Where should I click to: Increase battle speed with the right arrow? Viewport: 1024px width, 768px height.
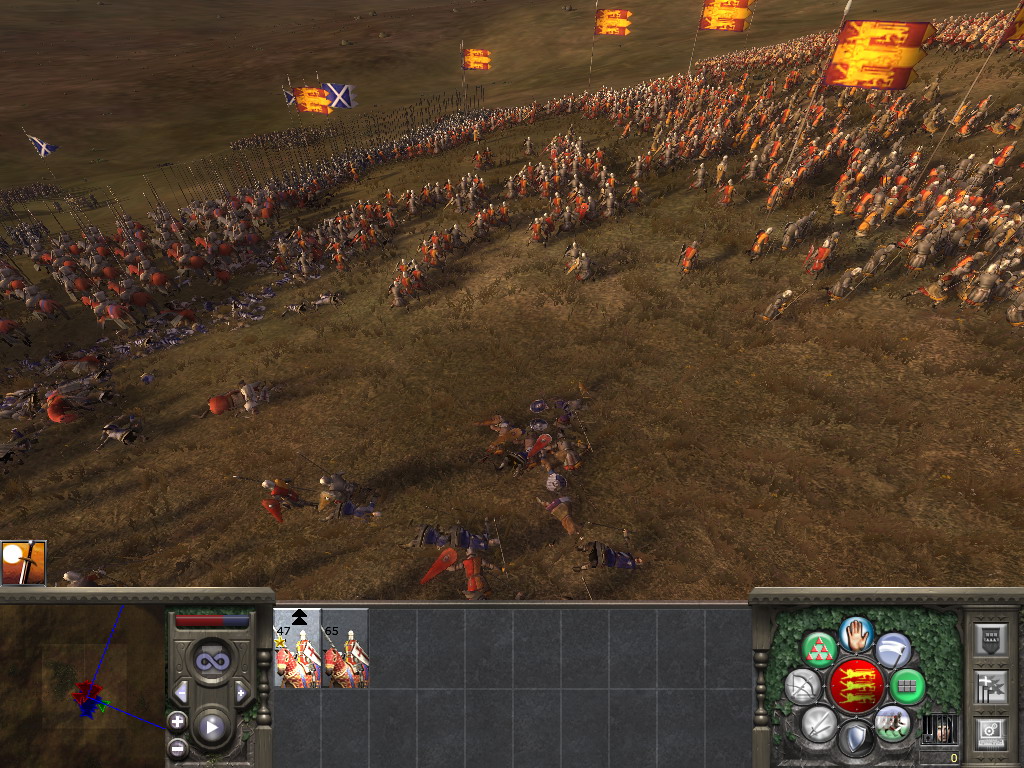(241, 692)
